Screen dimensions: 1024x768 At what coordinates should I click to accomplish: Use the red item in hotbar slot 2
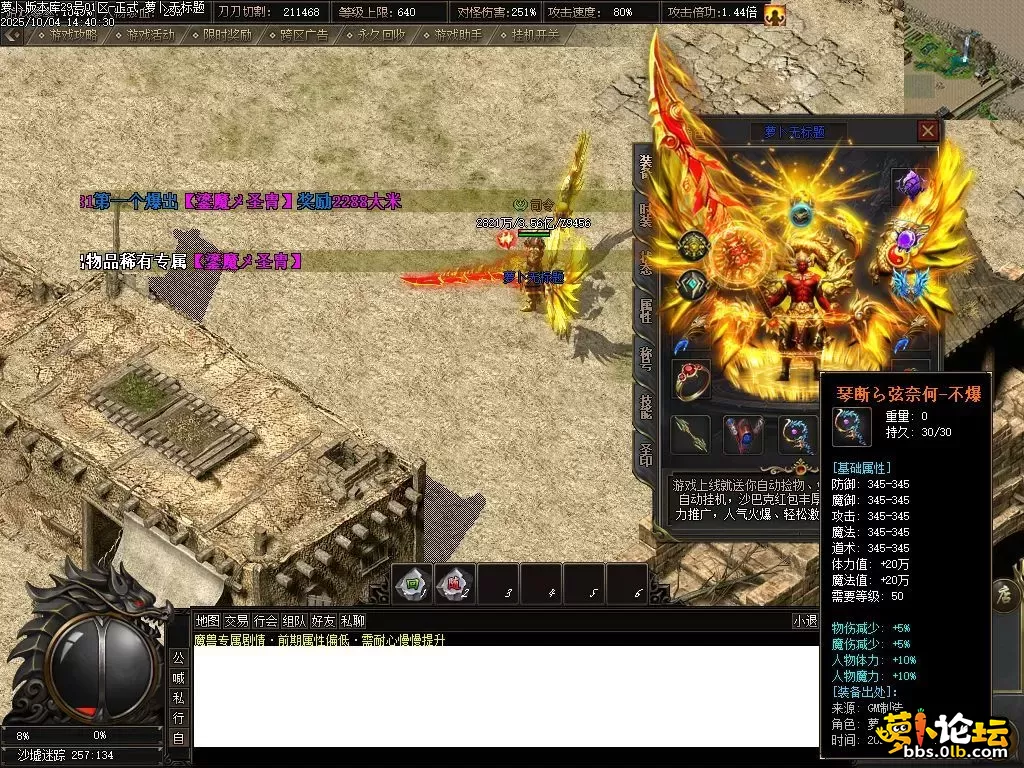(x=454, y=585)
